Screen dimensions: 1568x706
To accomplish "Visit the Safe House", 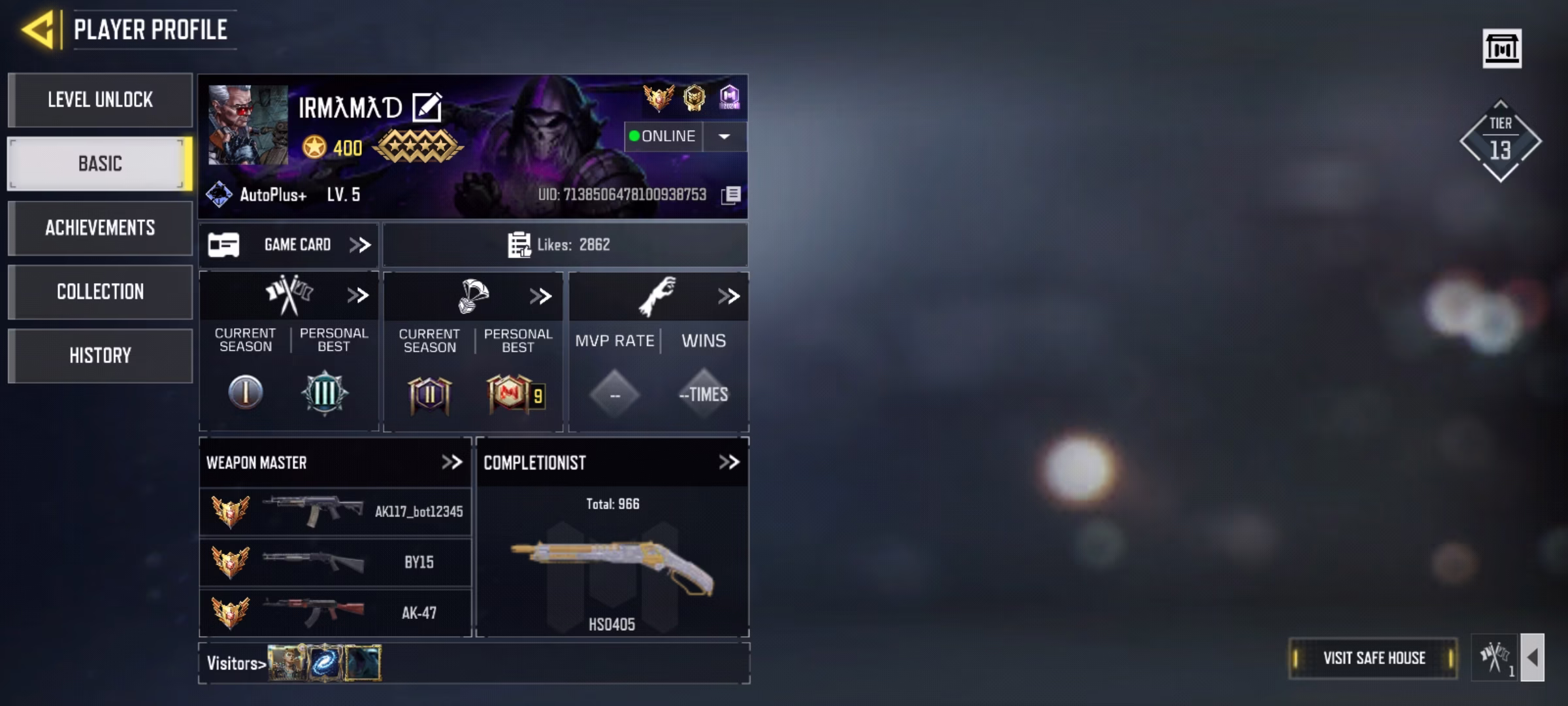I will 1373,658.
